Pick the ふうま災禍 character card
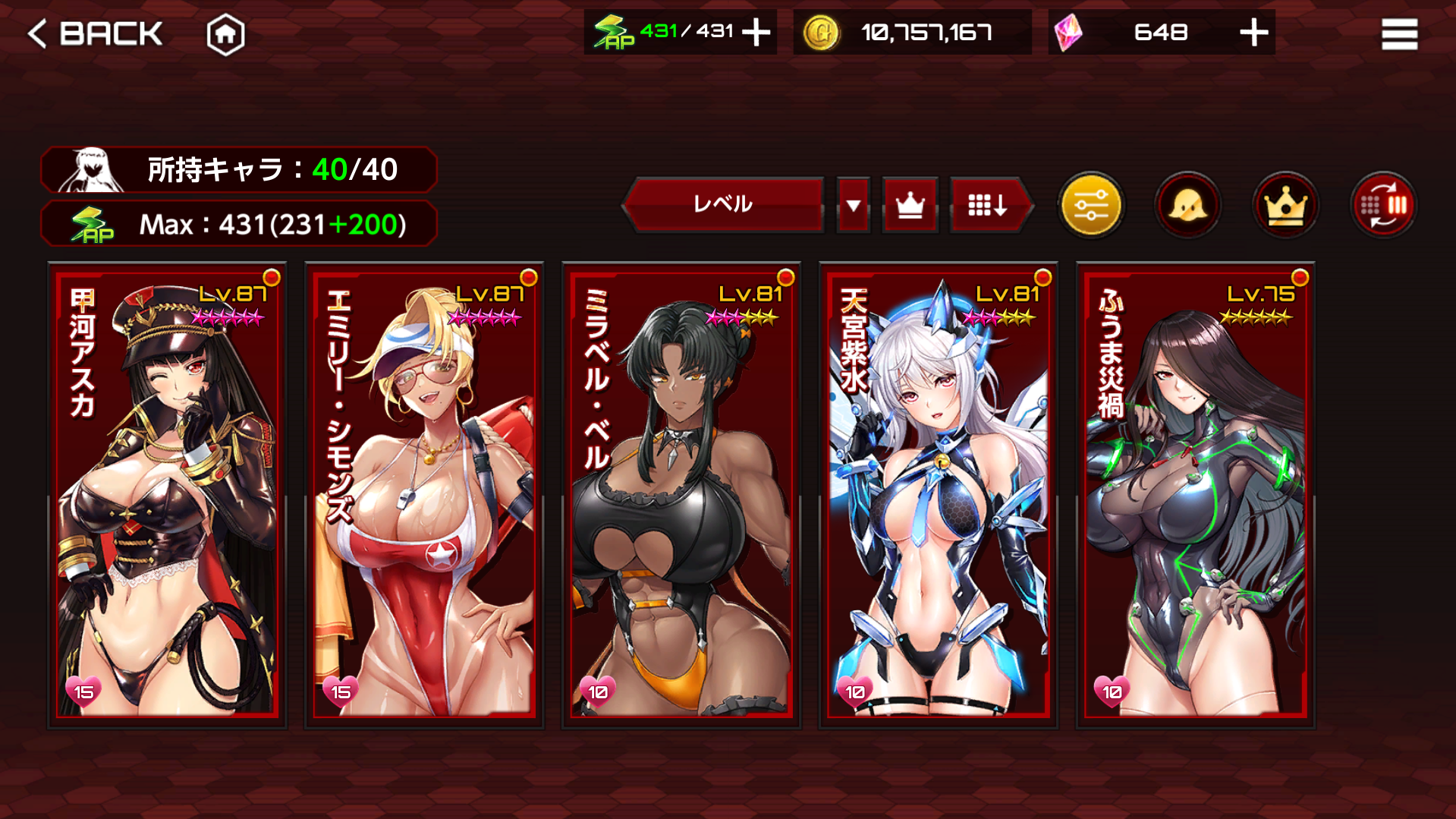 point(1195,495)
